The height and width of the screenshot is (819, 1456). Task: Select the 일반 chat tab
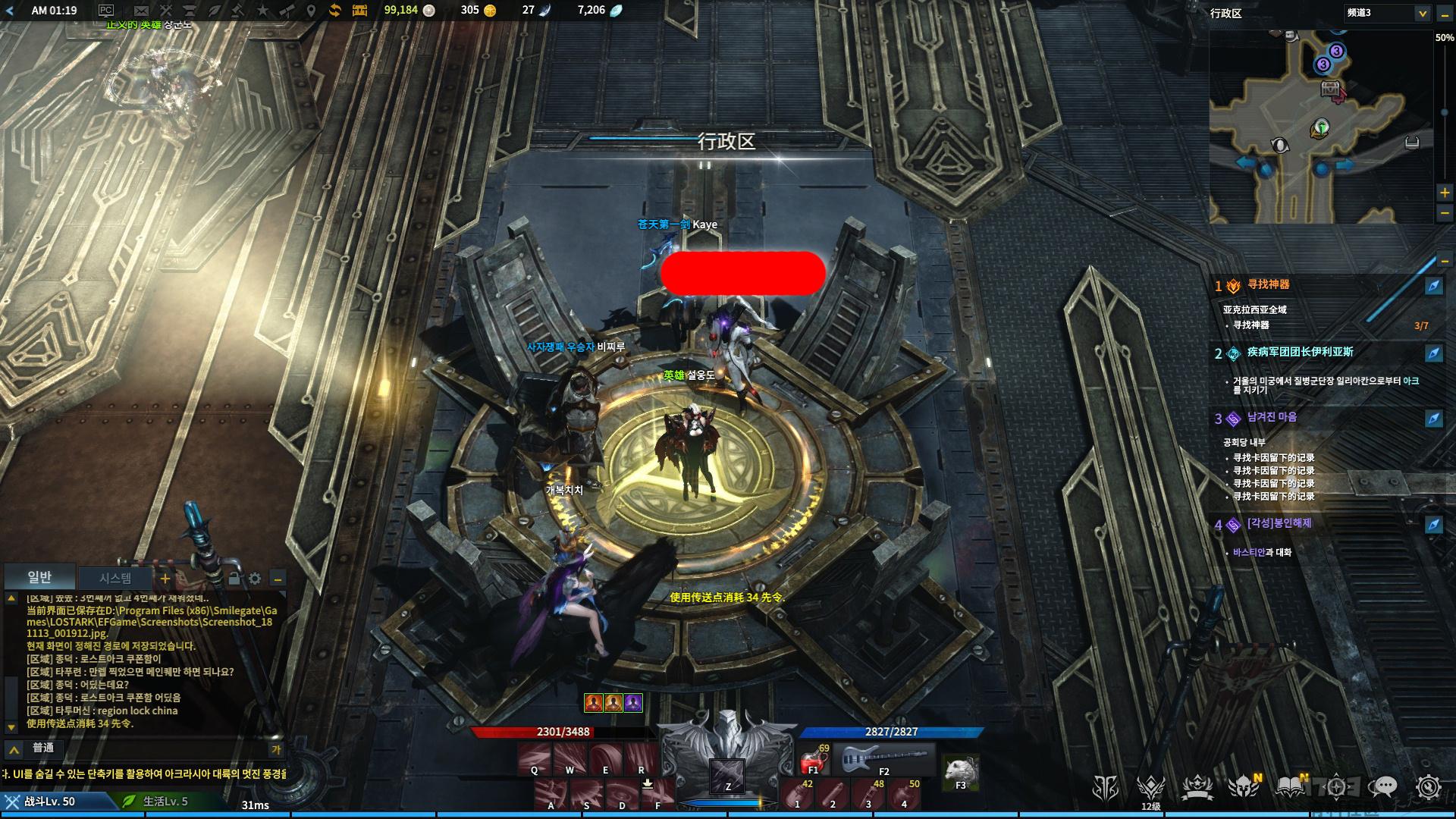click(x=39, y=578)
